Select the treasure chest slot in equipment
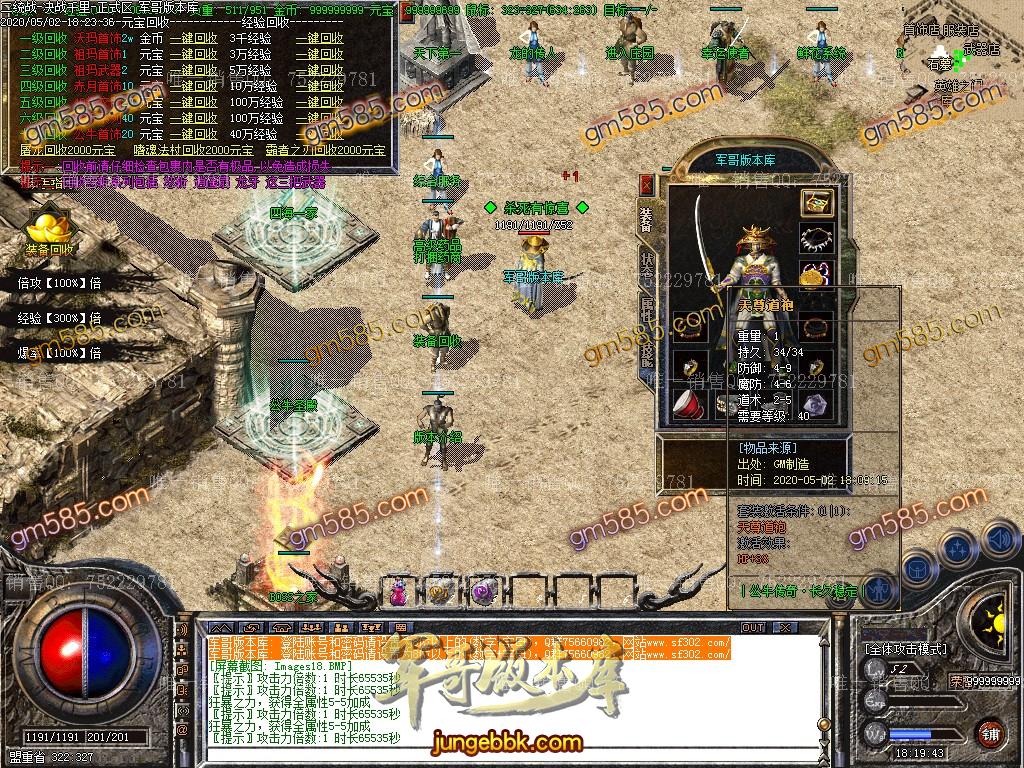Viewport: 1024px width, 768px height. tap(816, 203)
